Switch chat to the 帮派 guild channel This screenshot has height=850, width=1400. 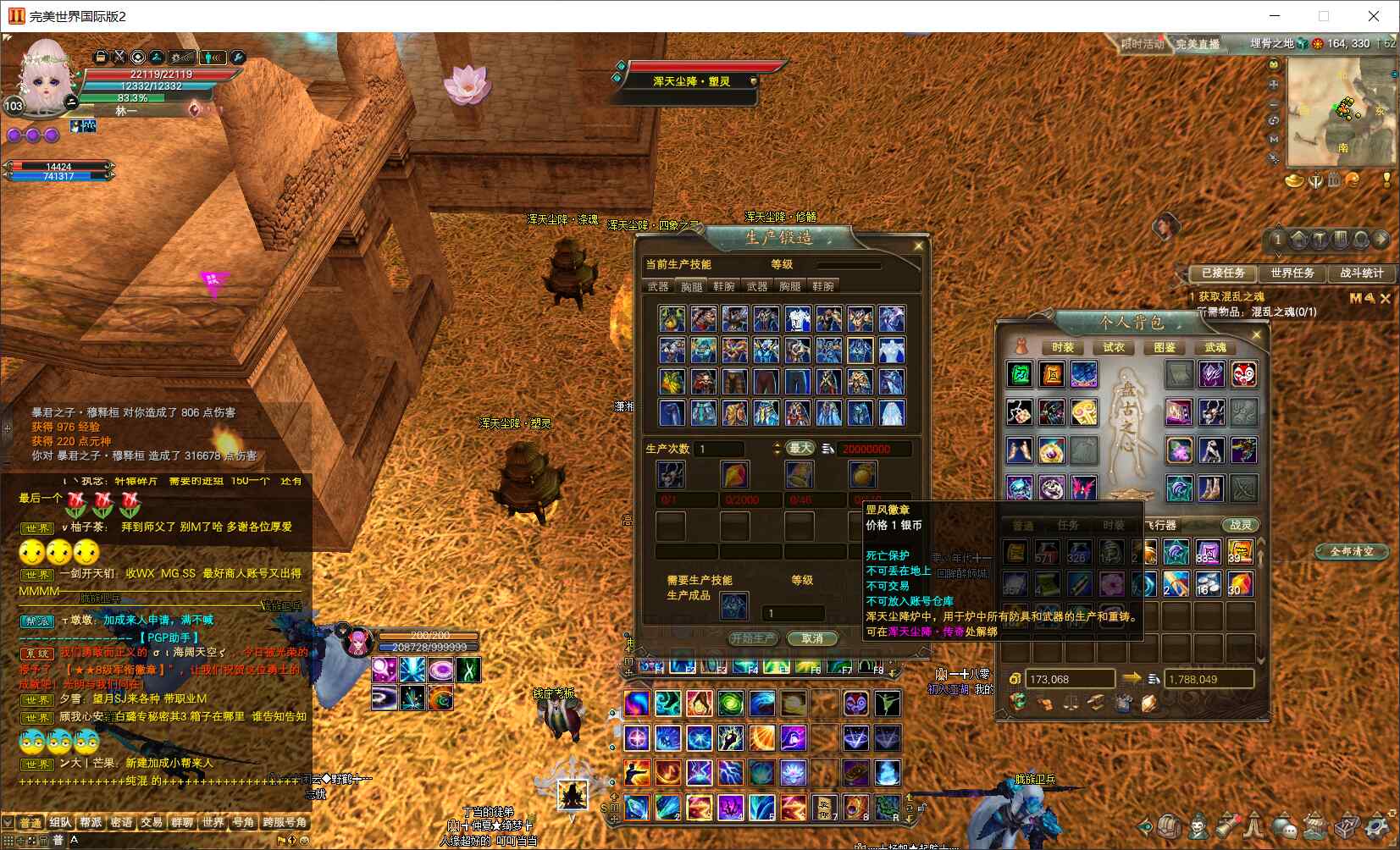point(91,822)
